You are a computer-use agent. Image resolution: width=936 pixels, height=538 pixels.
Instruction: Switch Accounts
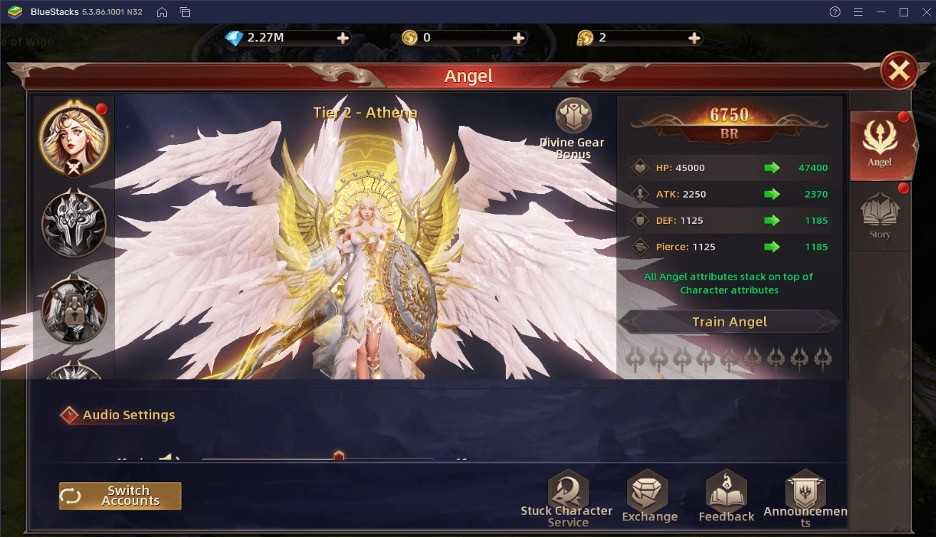pos(120,496)
